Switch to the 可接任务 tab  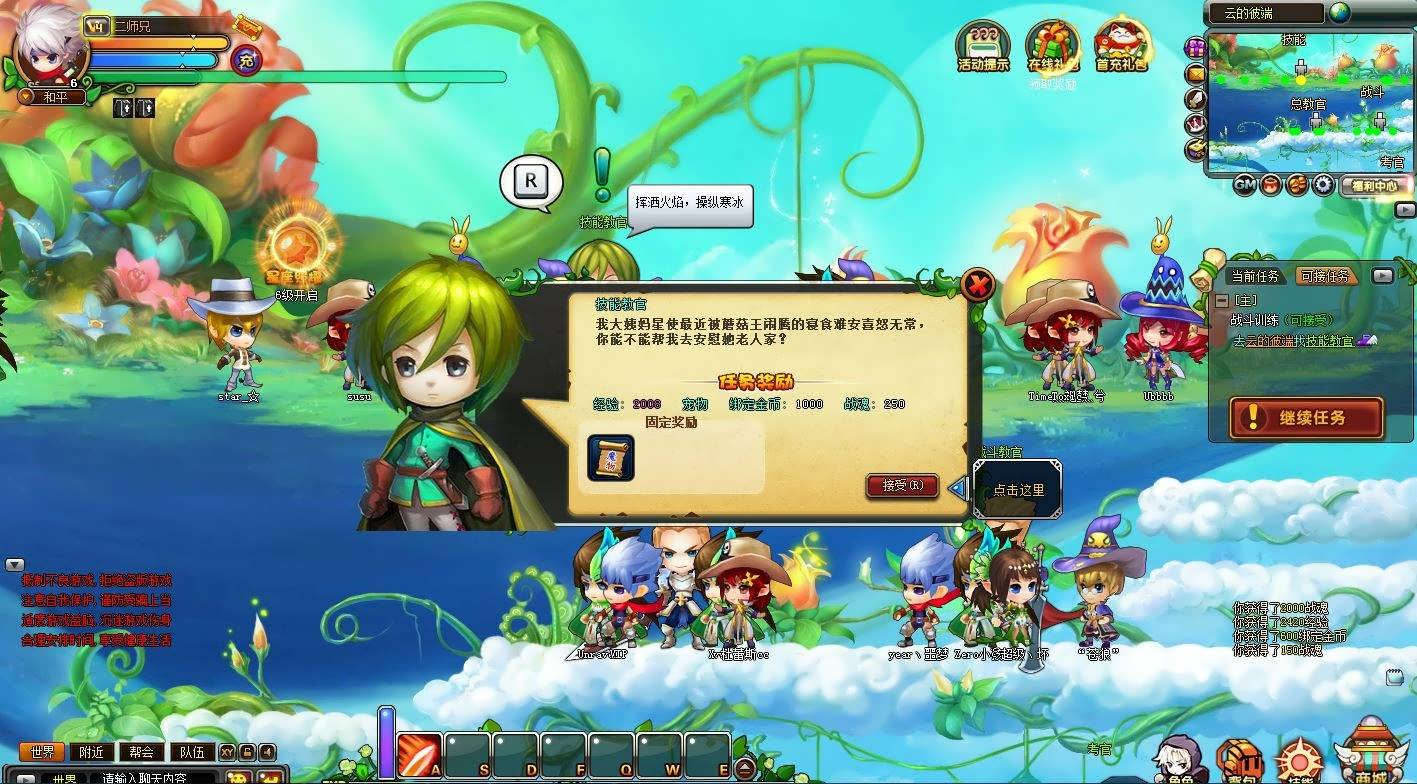point(1322,276)
